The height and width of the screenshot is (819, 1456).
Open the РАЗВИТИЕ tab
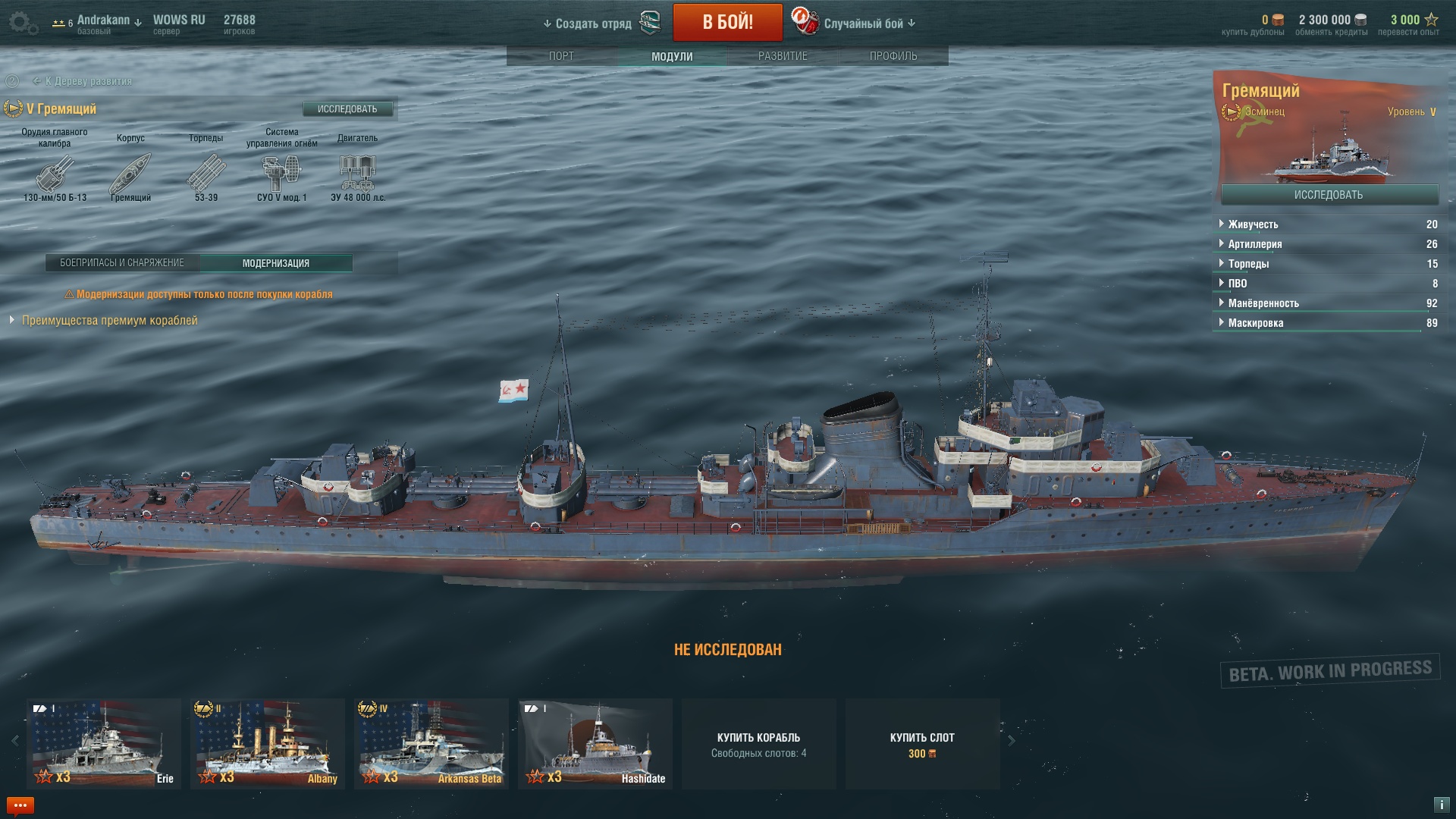click(783, 56)
